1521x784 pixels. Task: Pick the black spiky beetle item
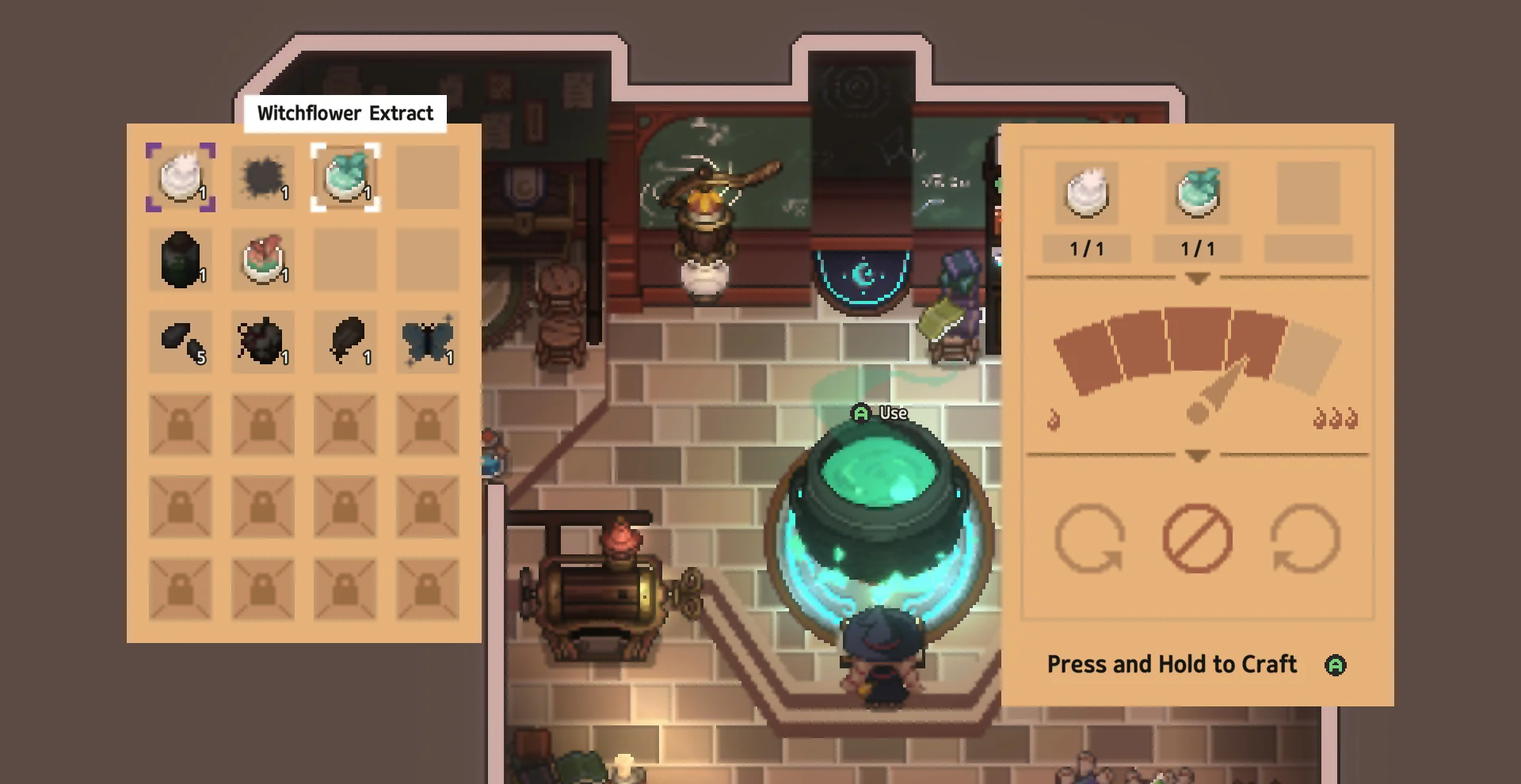coord(263,342)
